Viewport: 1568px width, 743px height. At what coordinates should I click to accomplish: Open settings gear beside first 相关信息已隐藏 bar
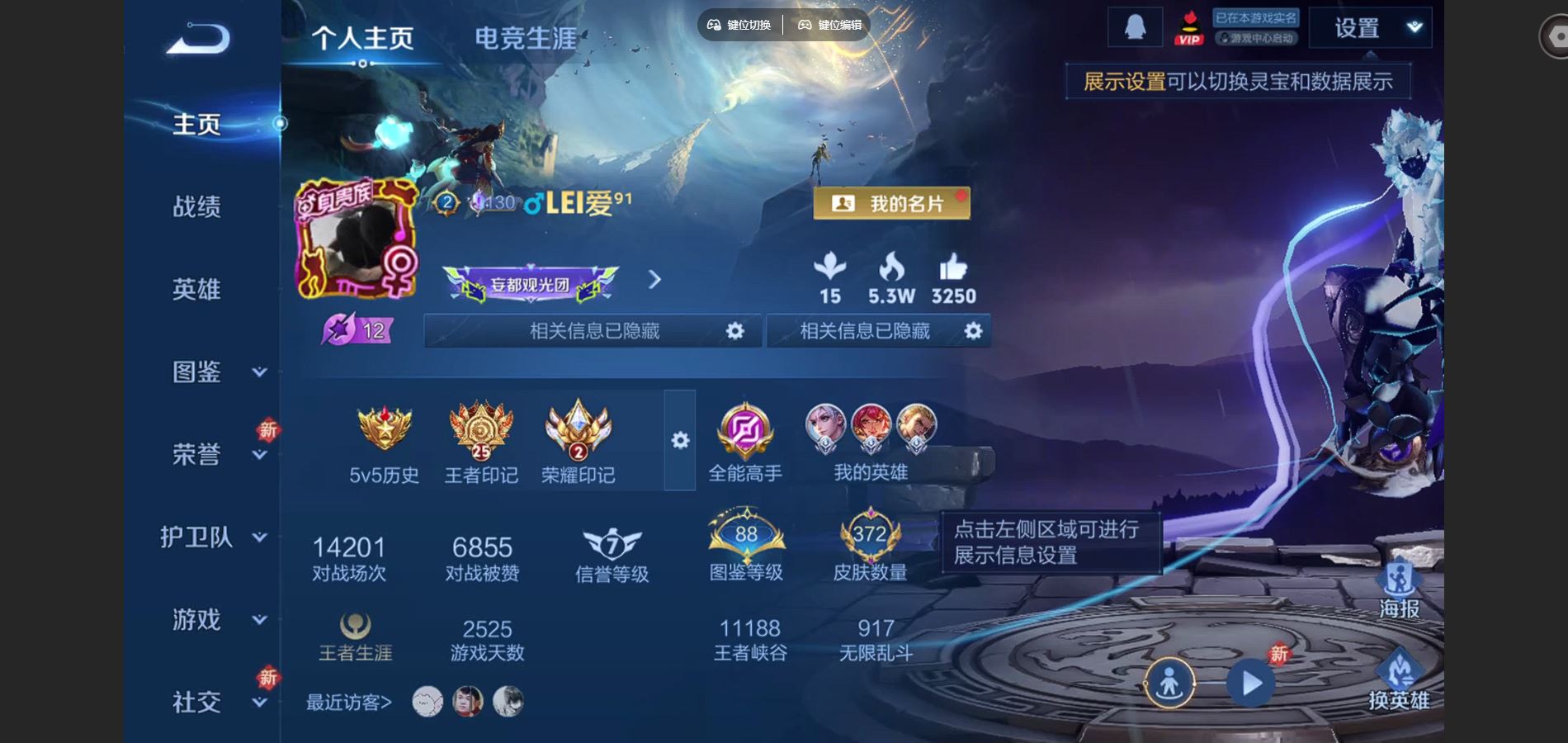[x=737, y=331]
